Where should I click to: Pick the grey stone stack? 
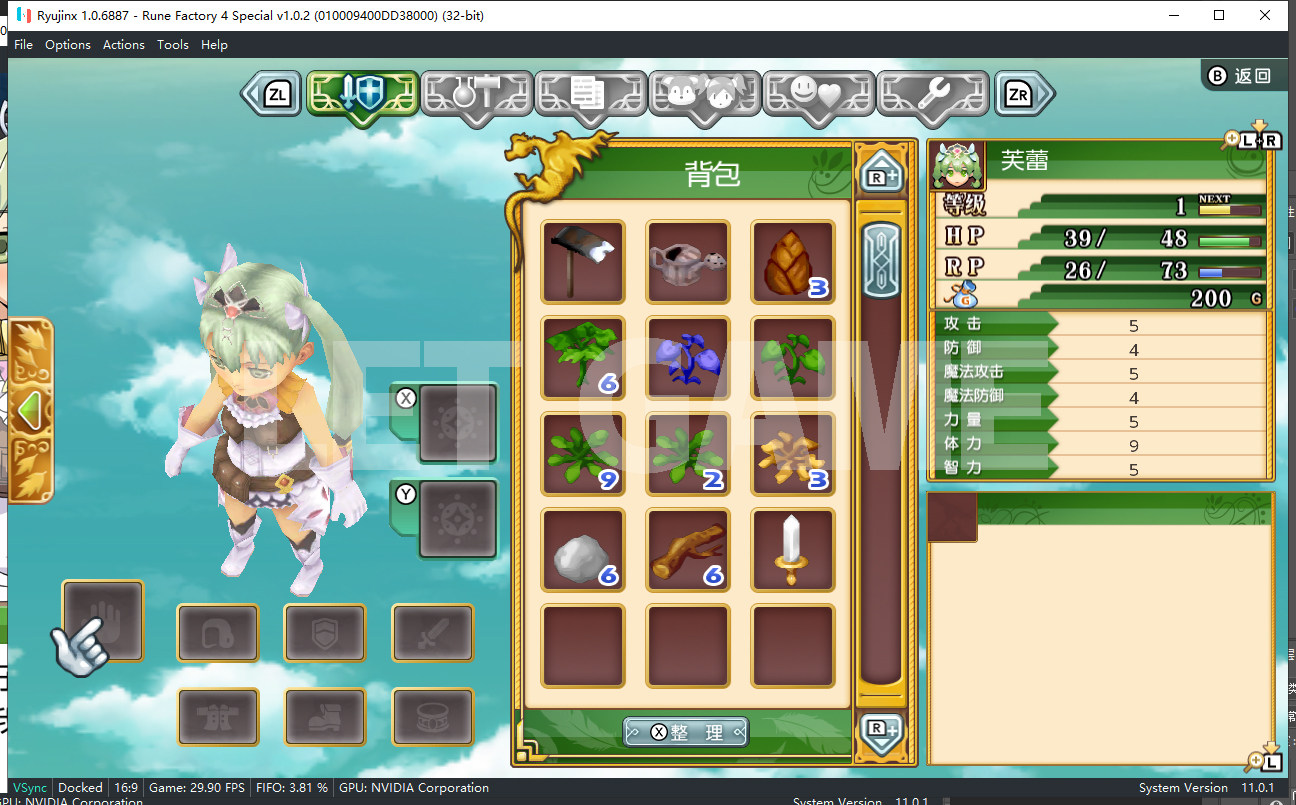tap(583, 550)
